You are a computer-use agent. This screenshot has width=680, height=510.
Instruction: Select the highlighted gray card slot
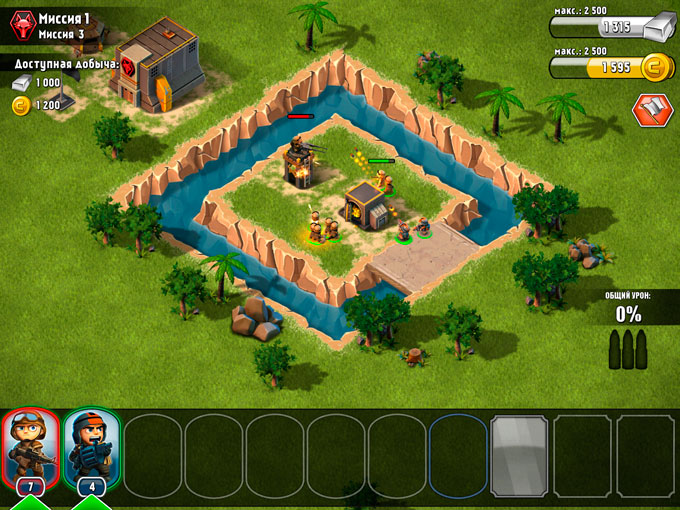point(518,455)
